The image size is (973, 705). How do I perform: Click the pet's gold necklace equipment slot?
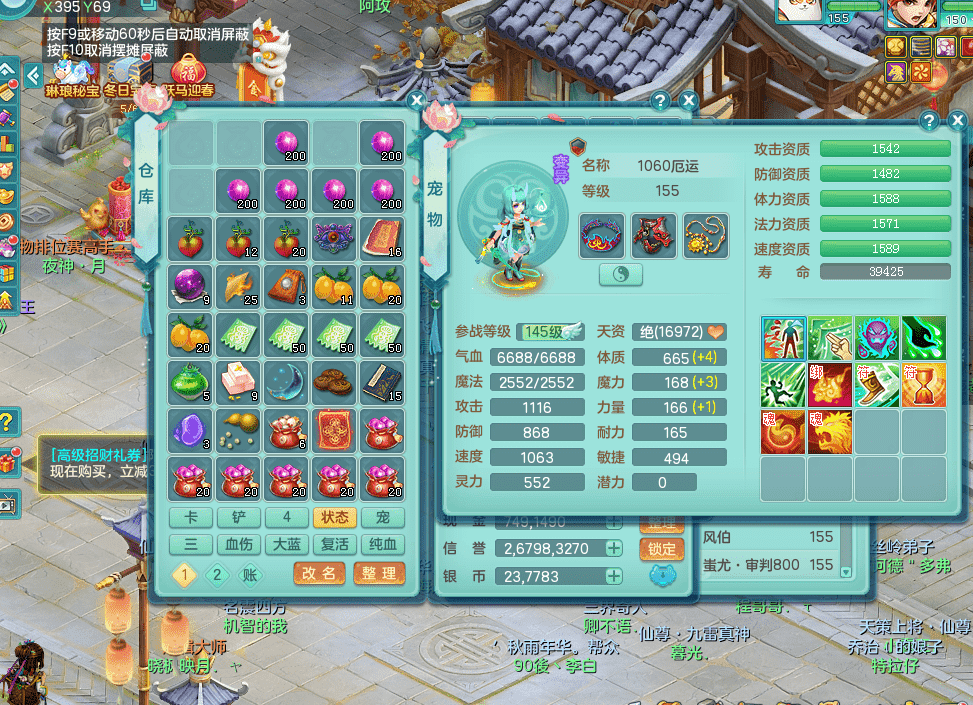(x=706, y=236)
